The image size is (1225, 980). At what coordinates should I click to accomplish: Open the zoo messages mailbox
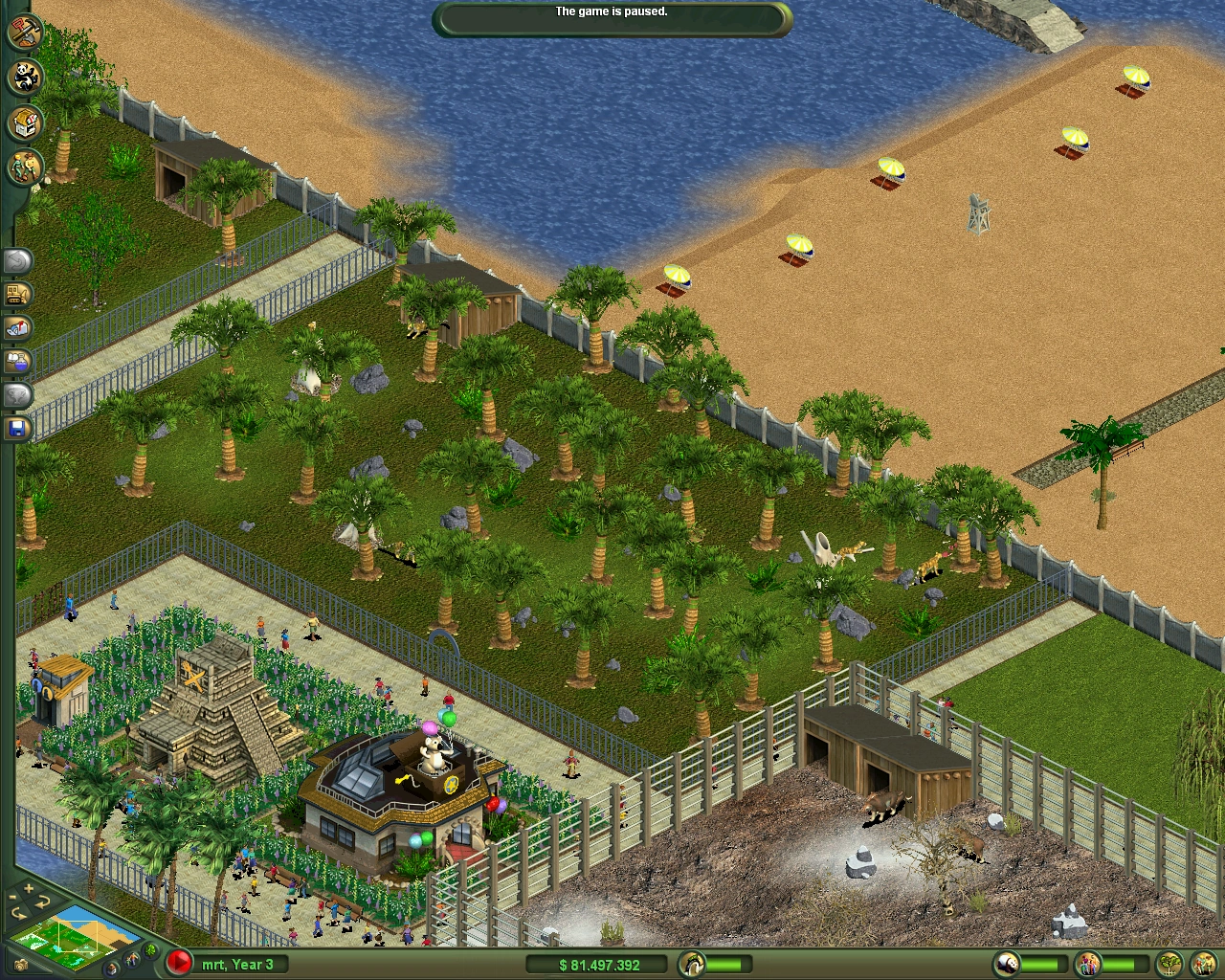(16, 328)
